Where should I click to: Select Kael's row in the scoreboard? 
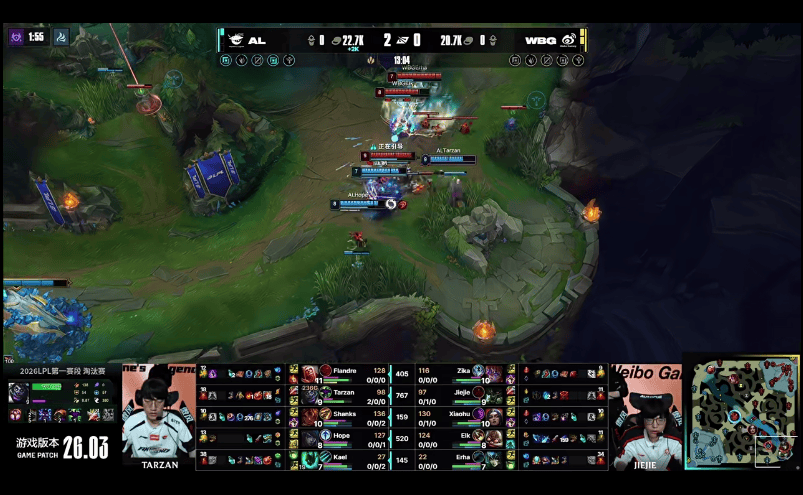pos(340,458)
